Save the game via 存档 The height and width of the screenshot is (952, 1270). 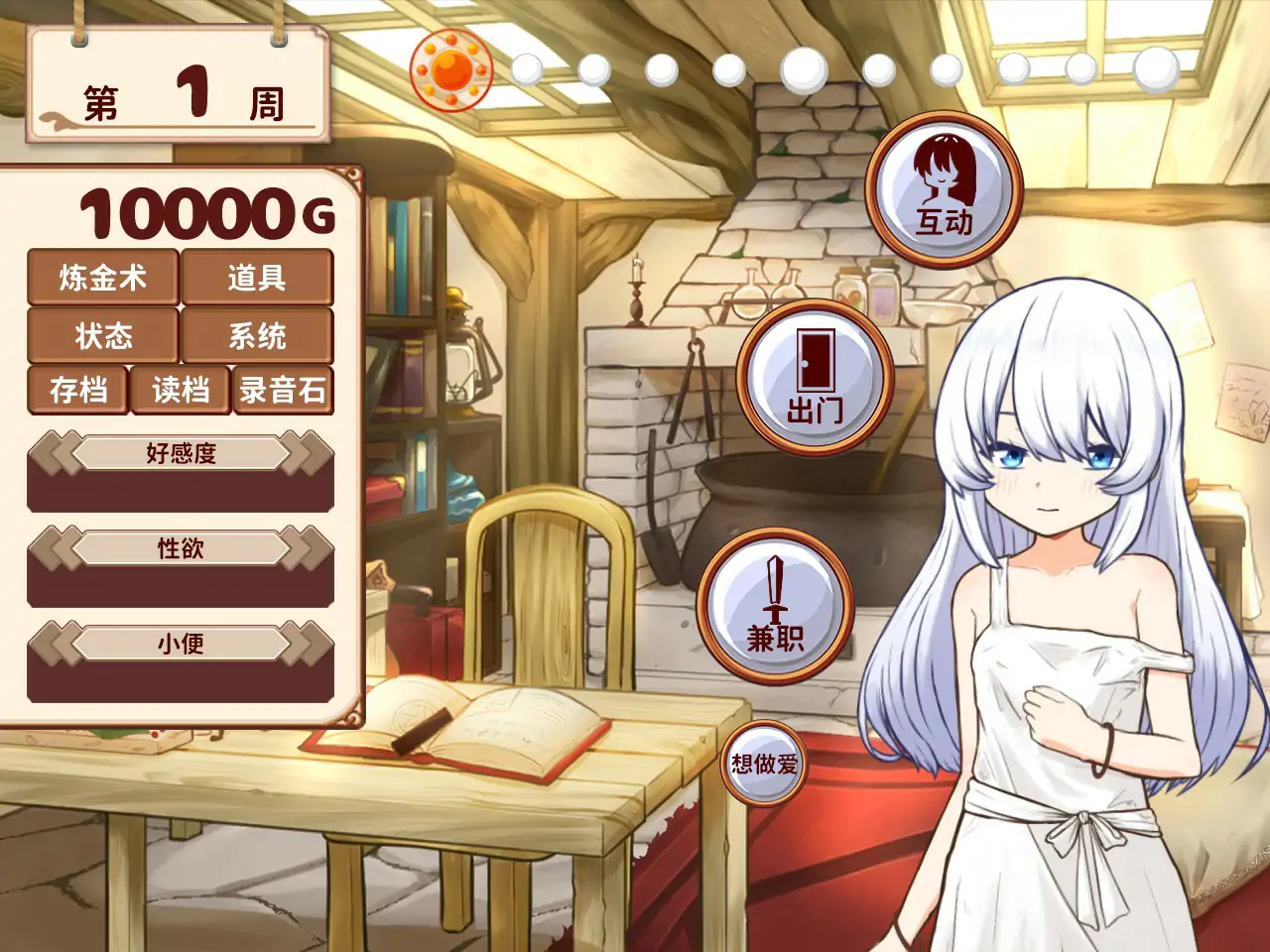[79, 391]
